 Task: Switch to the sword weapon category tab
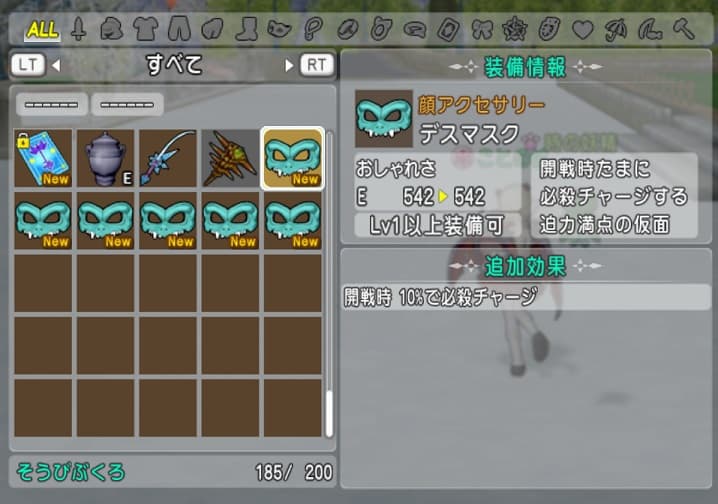78,29
